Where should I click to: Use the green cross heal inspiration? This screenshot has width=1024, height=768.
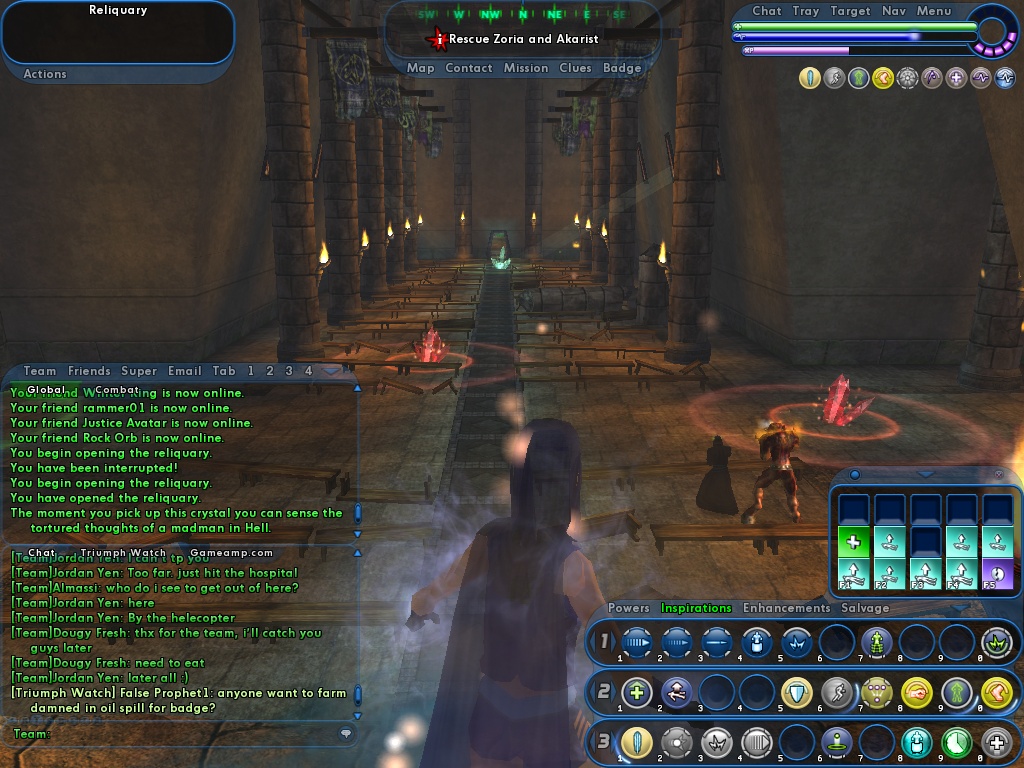pyautogui.click(x=853, y=543)
